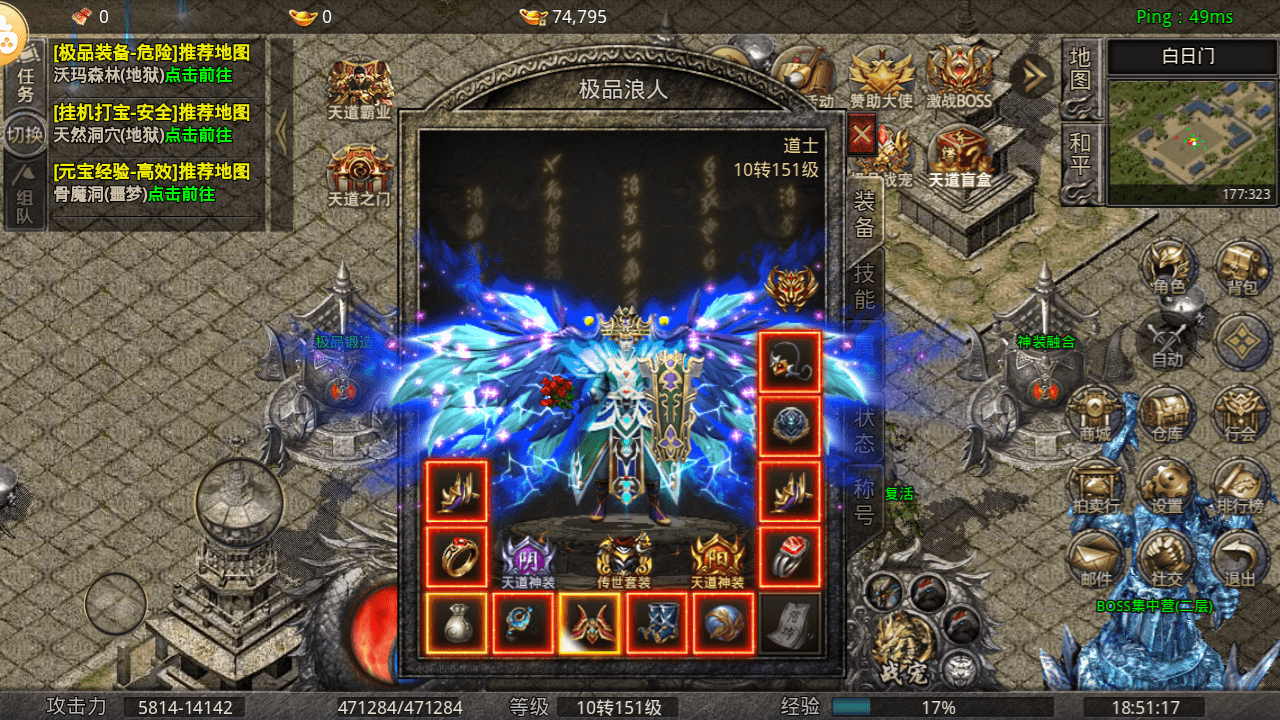Toggle 自动 auto-battle

[x=1167, y=341]
